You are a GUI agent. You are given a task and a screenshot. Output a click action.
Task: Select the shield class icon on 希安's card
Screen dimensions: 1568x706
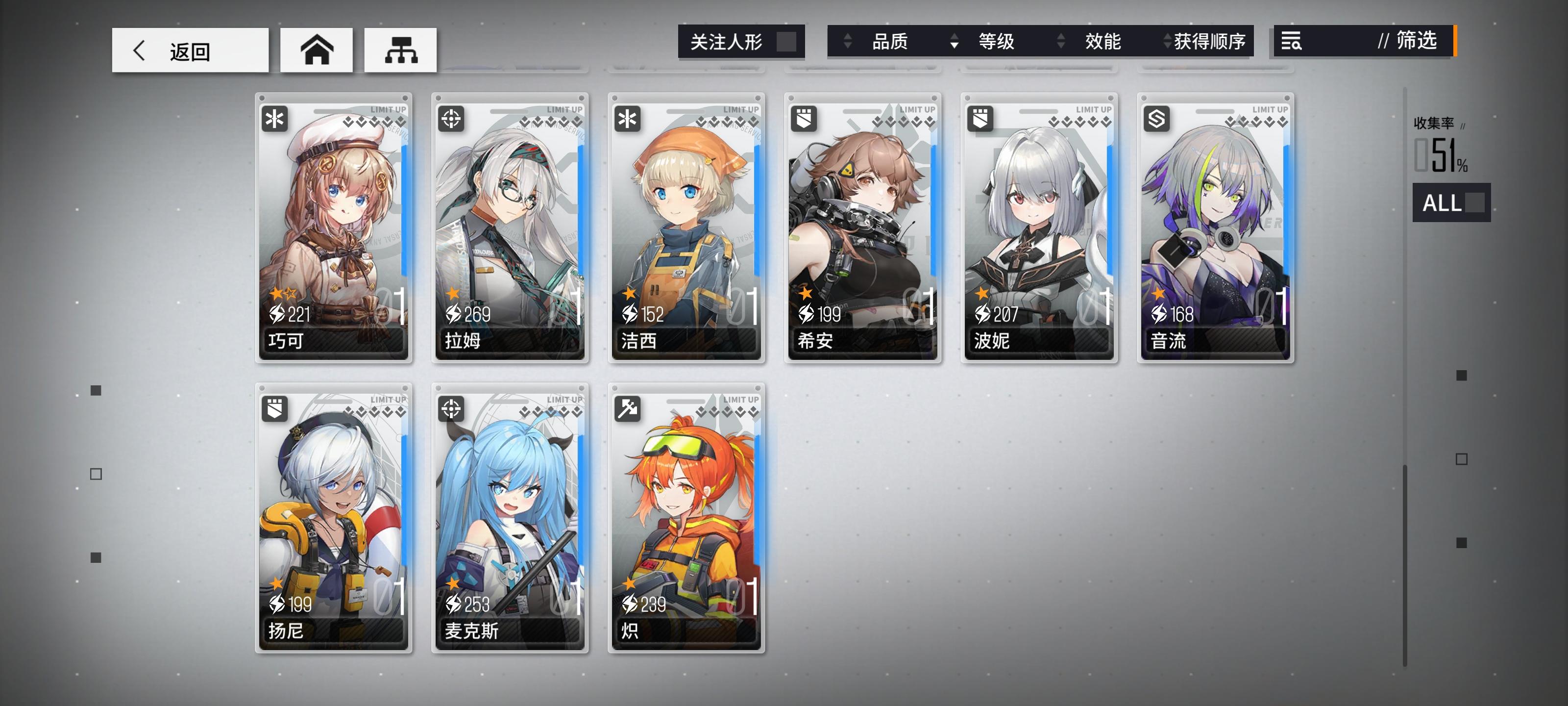tap(803, 119)
